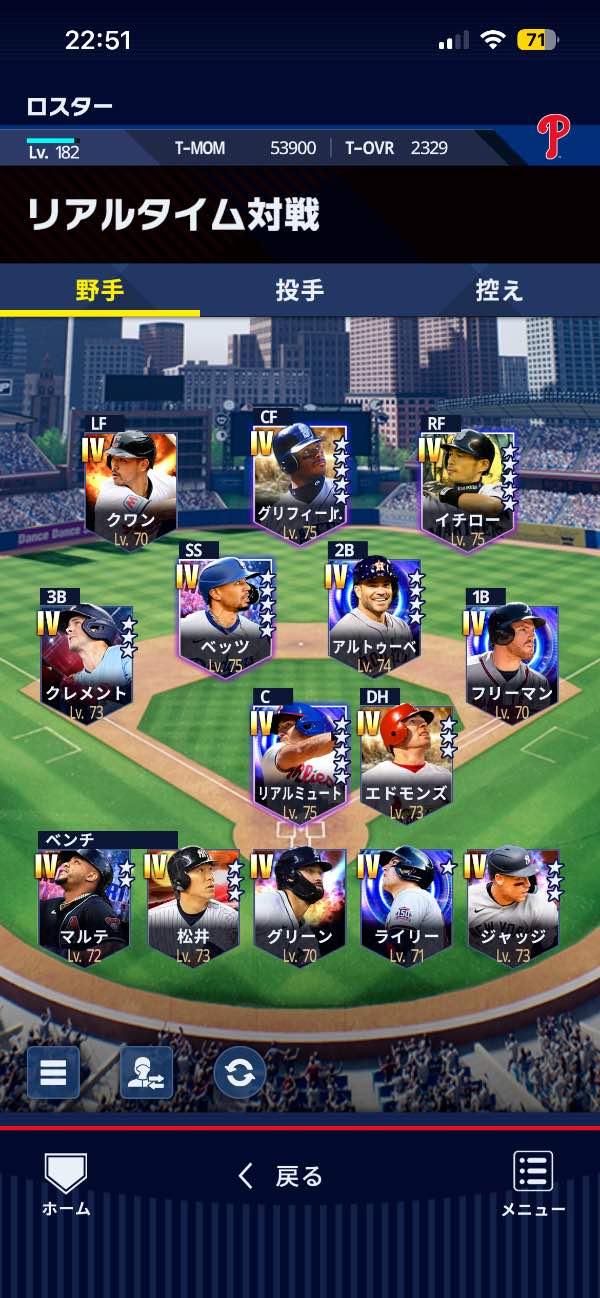Open catcher リアルミュート card

tap(300, 760)
